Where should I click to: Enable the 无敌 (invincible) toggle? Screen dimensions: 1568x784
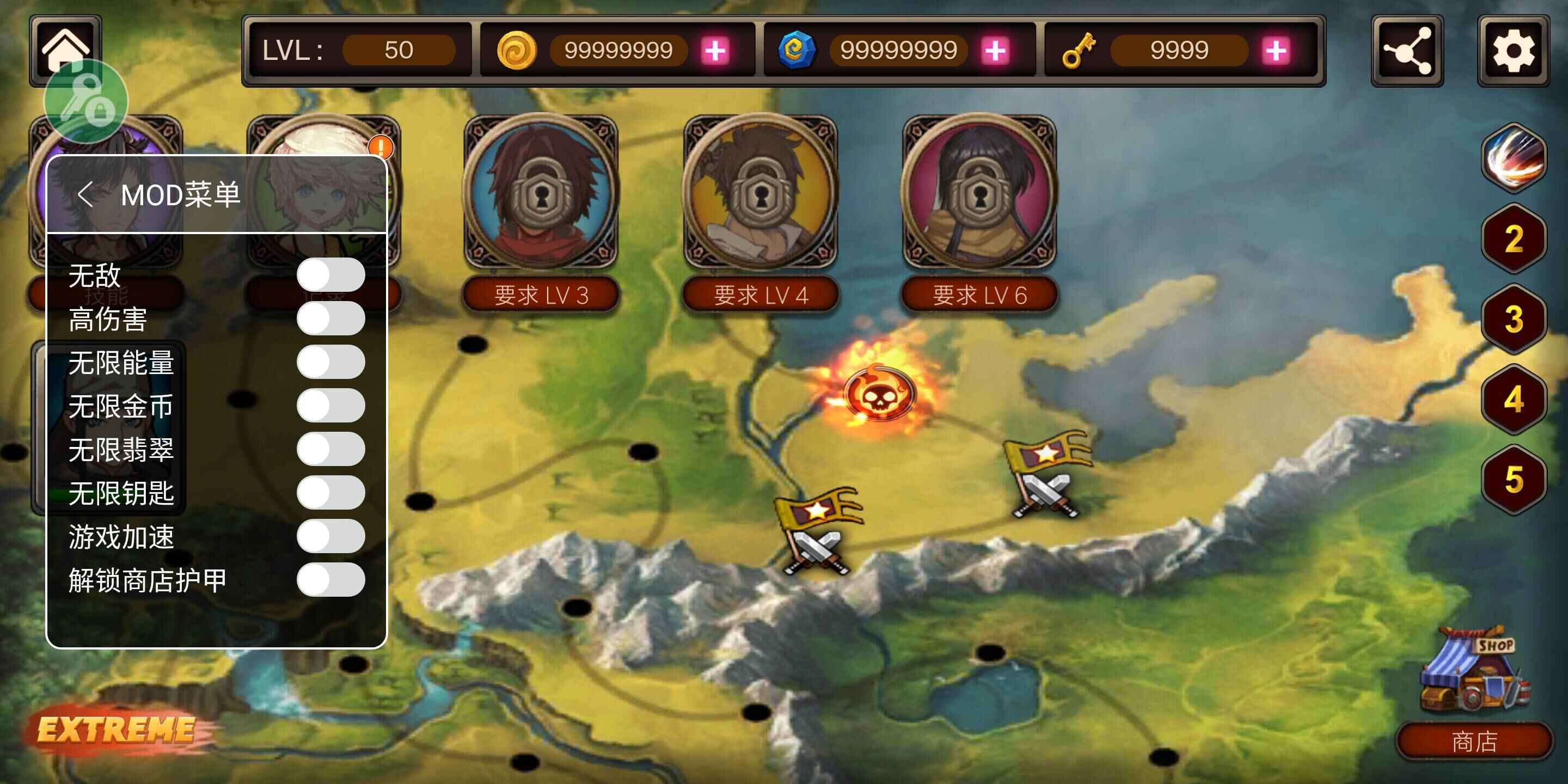pyautogui.click(x=330, y=275)
